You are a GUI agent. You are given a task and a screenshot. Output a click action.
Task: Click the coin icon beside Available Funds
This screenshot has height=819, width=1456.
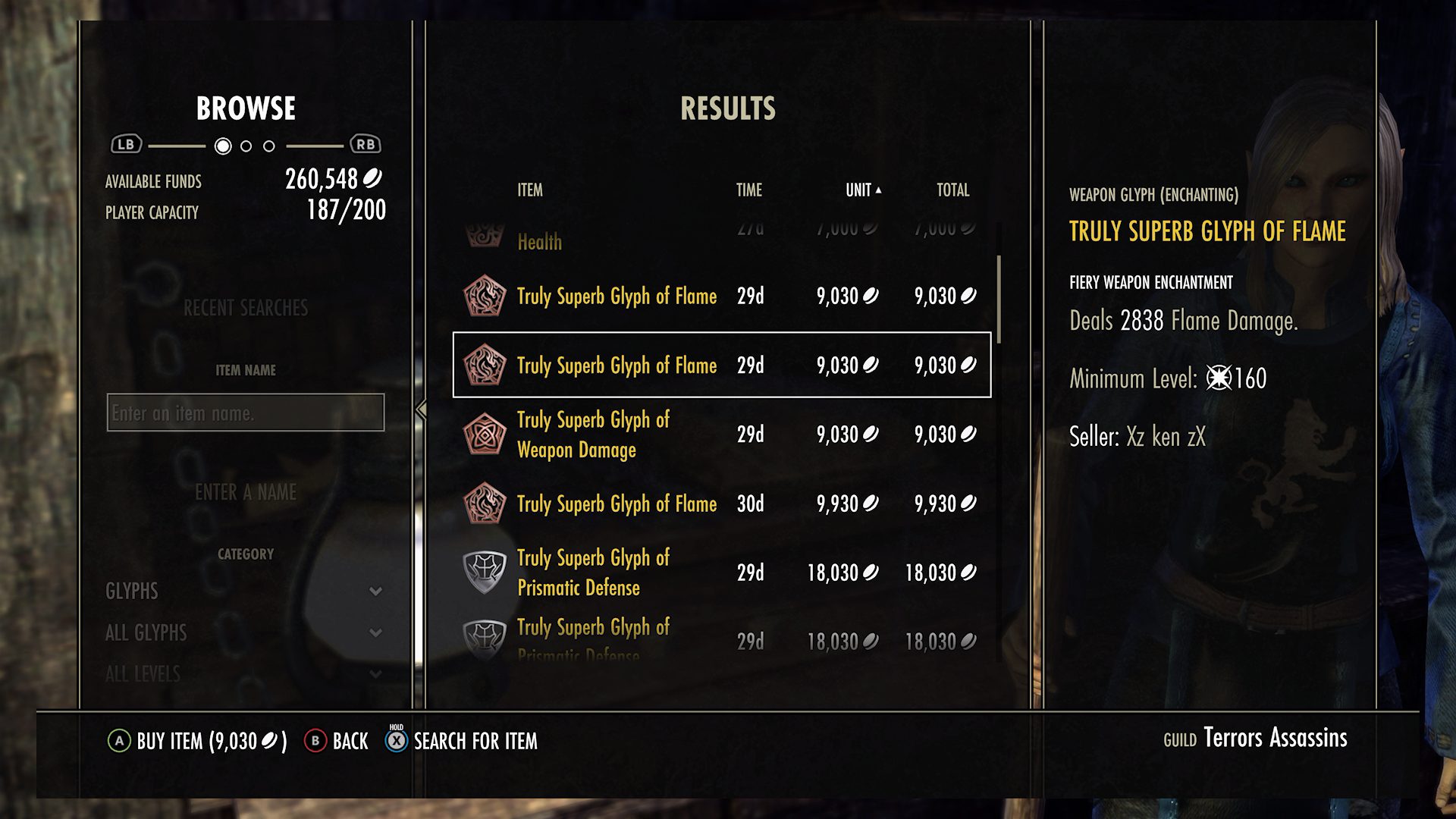point(374,180)
